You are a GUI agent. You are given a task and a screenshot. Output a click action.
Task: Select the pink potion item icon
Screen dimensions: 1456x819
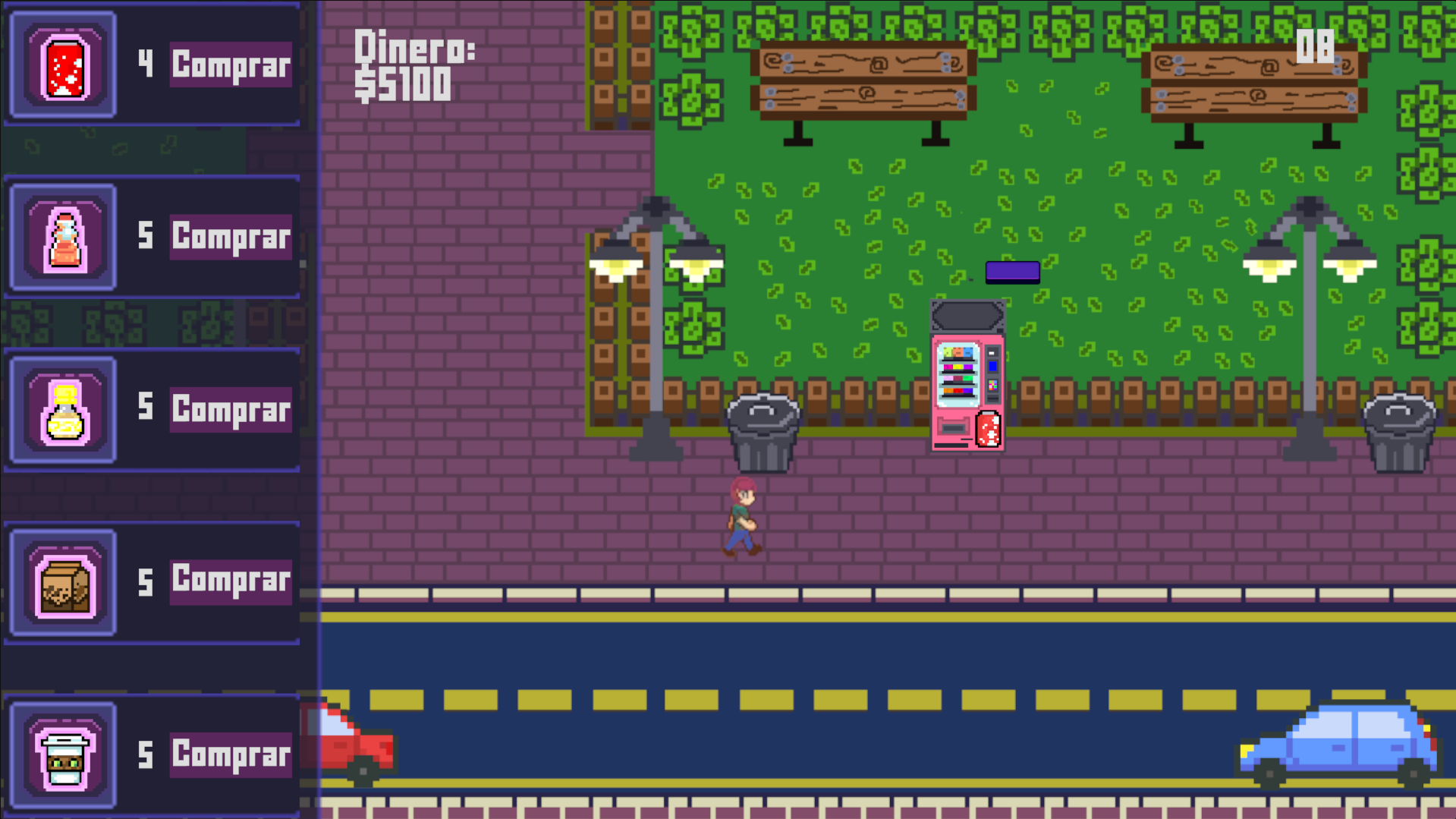(63, 236)
